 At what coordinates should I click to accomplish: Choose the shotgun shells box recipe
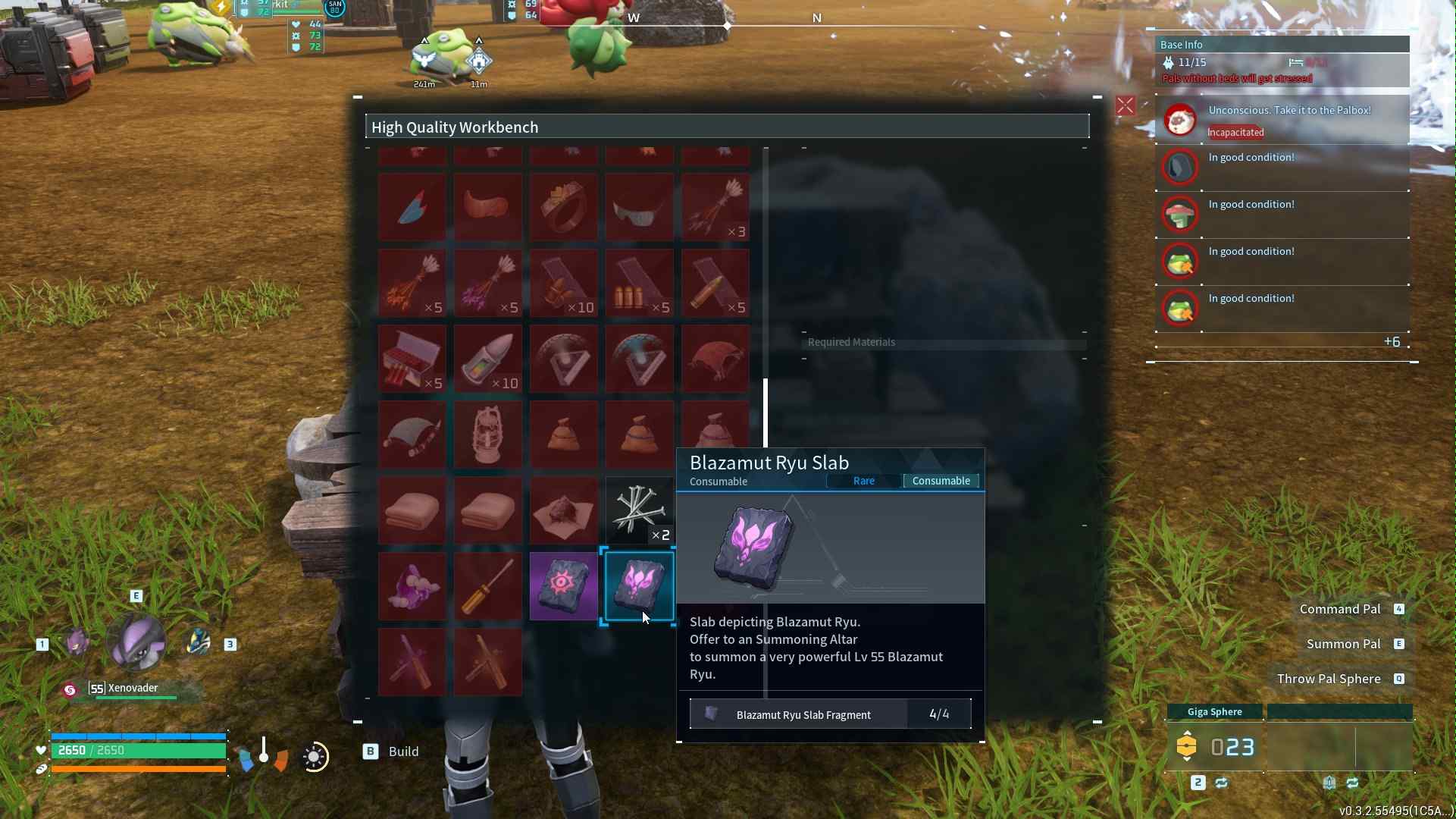pyautogui.click(x=412, y=359)
